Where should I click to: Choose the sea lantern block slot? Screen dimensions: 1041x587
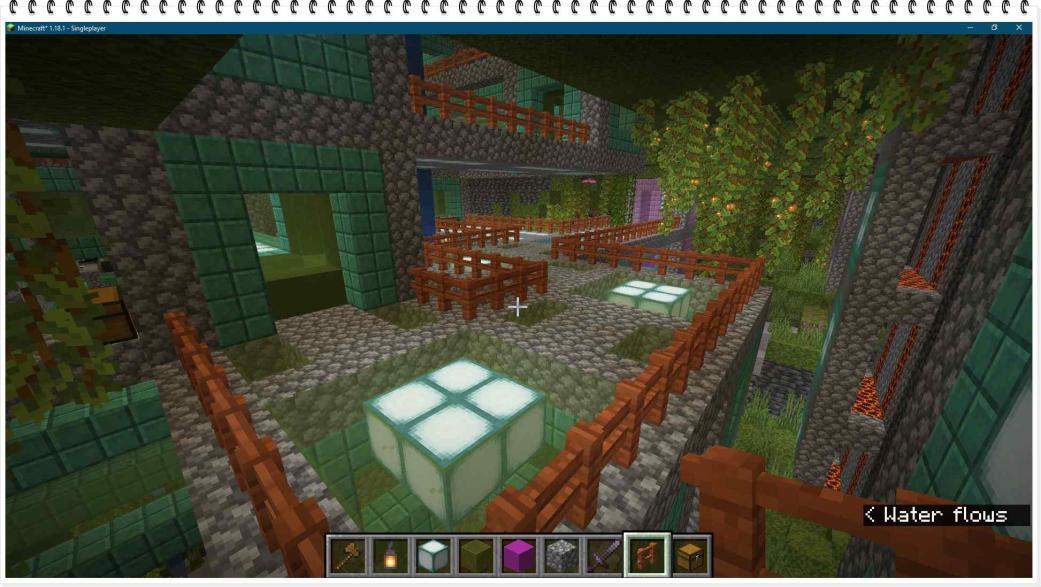(x=432, y=555)
